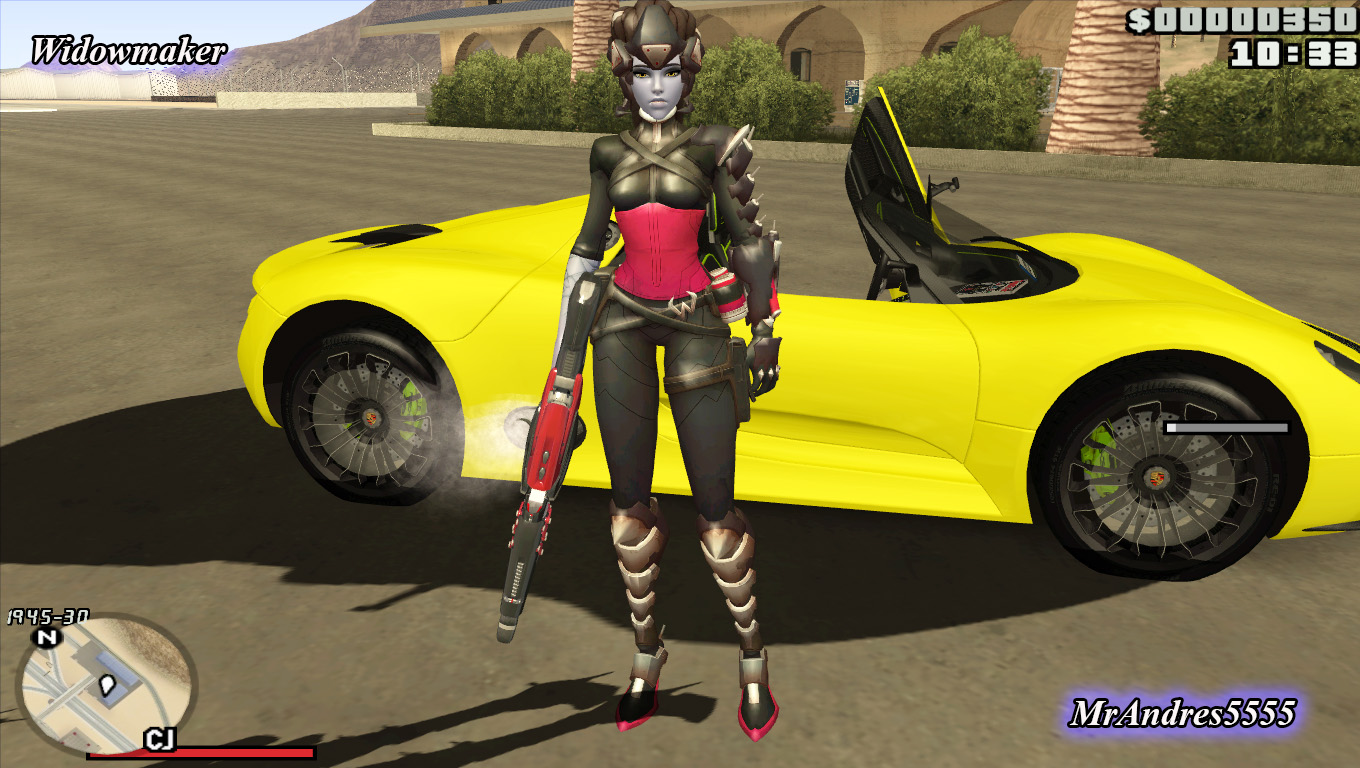The width and height of the screenshot is (1360, 768).
Task: Click the blue building marker on the minimap
Action: (115, 665)
